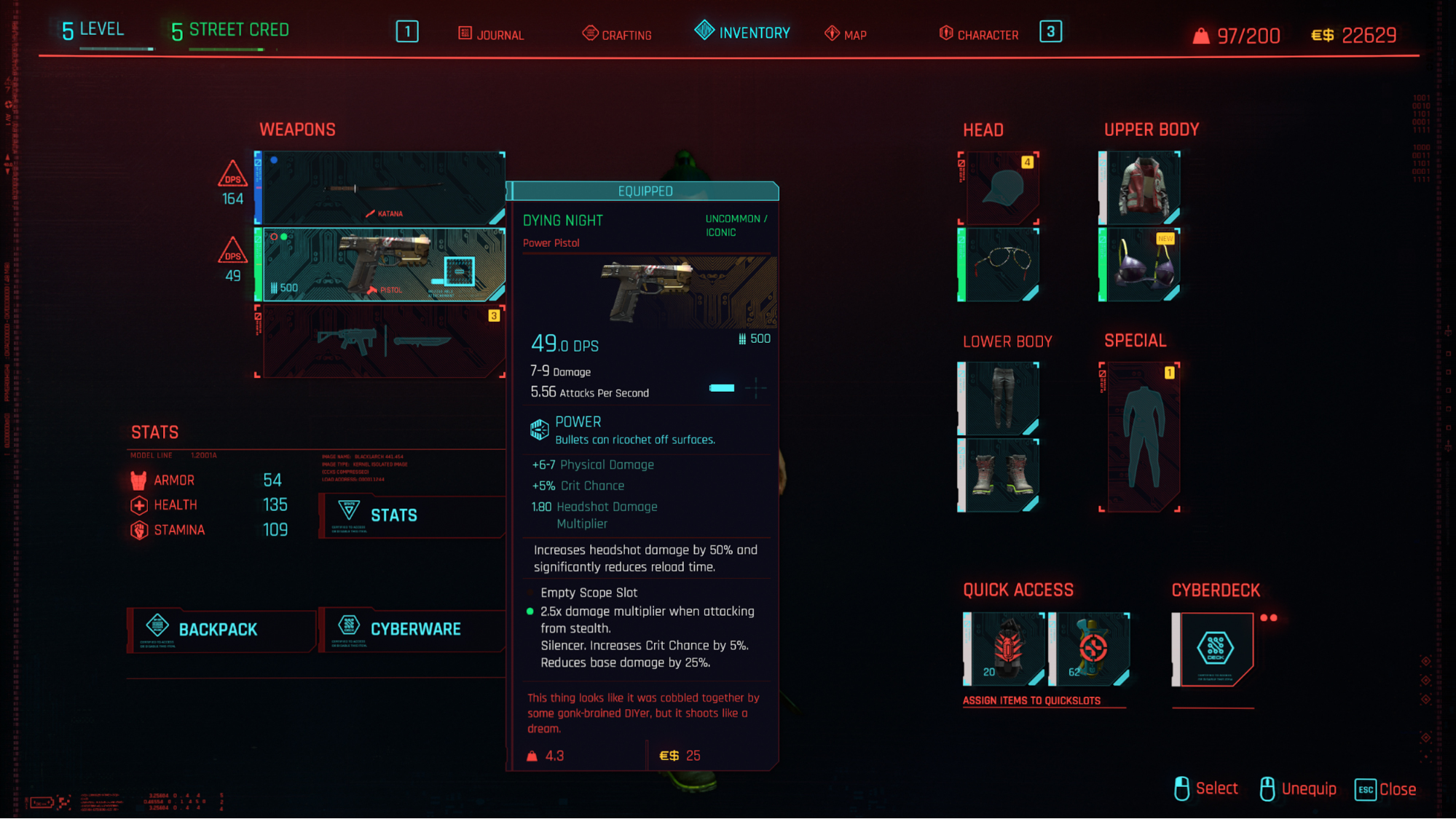Switch to the Crafting tab
1456x819 pixels.
click(618, 34)
